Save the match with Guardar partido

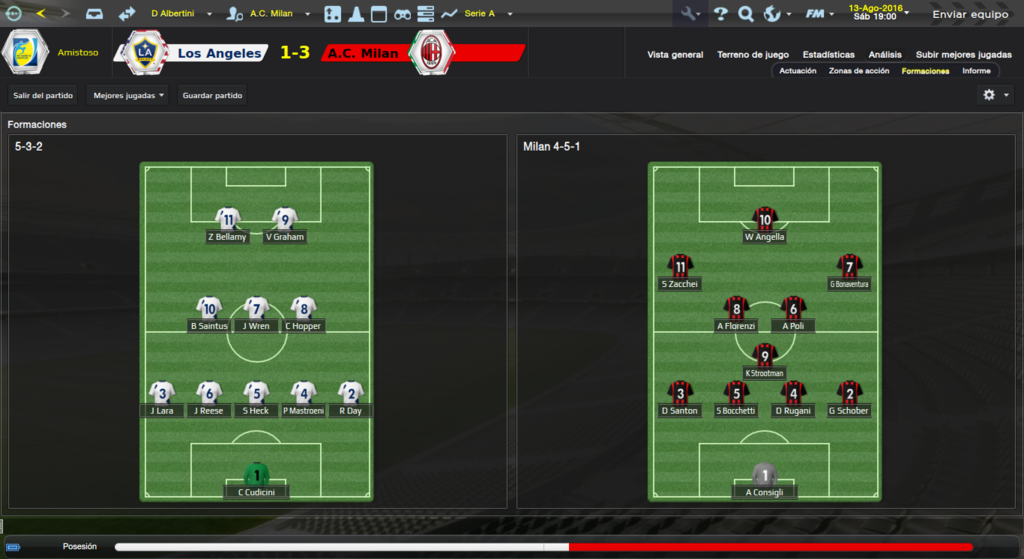point(212,95)
